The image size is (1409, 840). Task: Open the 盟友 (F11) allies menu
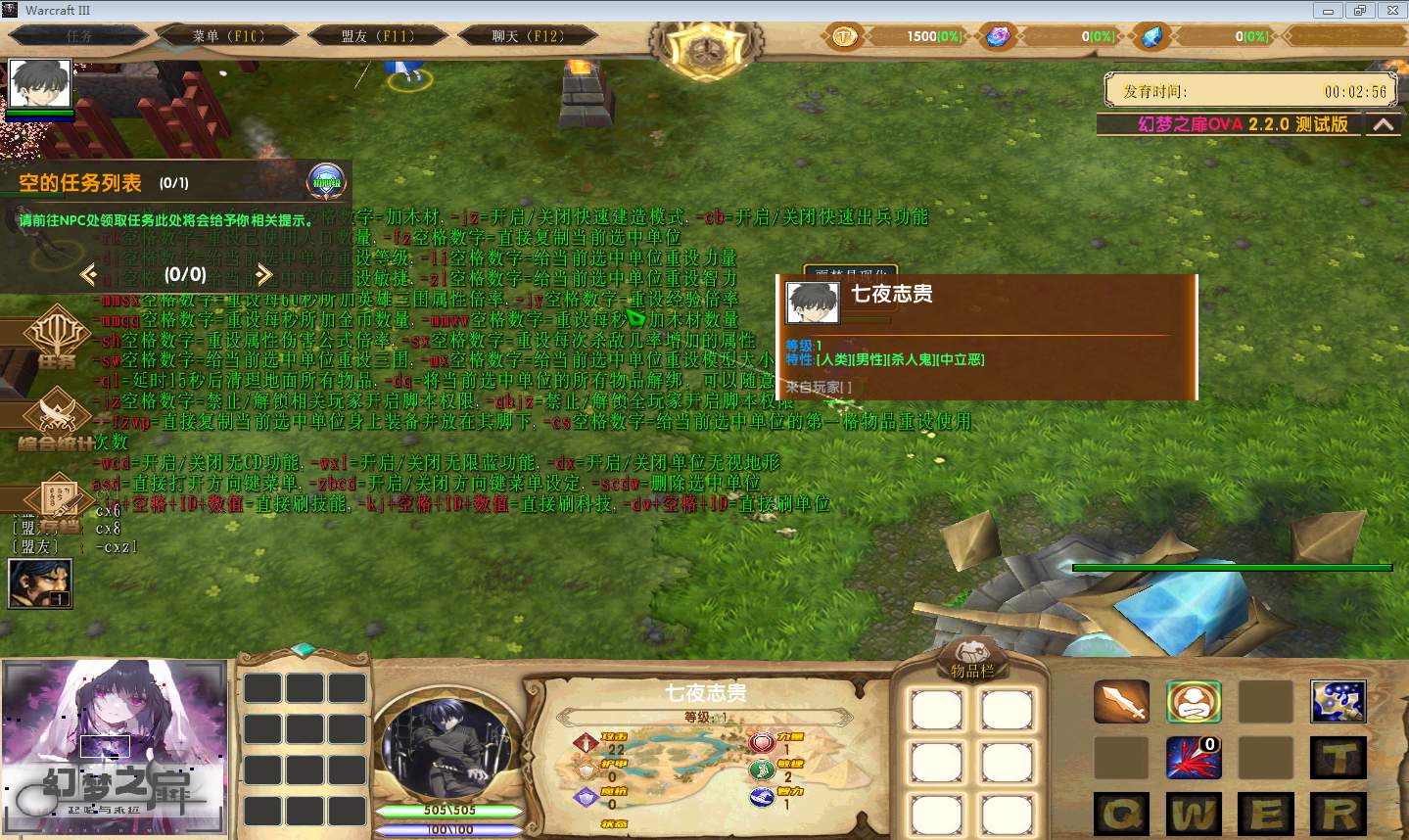click(x=378, y=36)
